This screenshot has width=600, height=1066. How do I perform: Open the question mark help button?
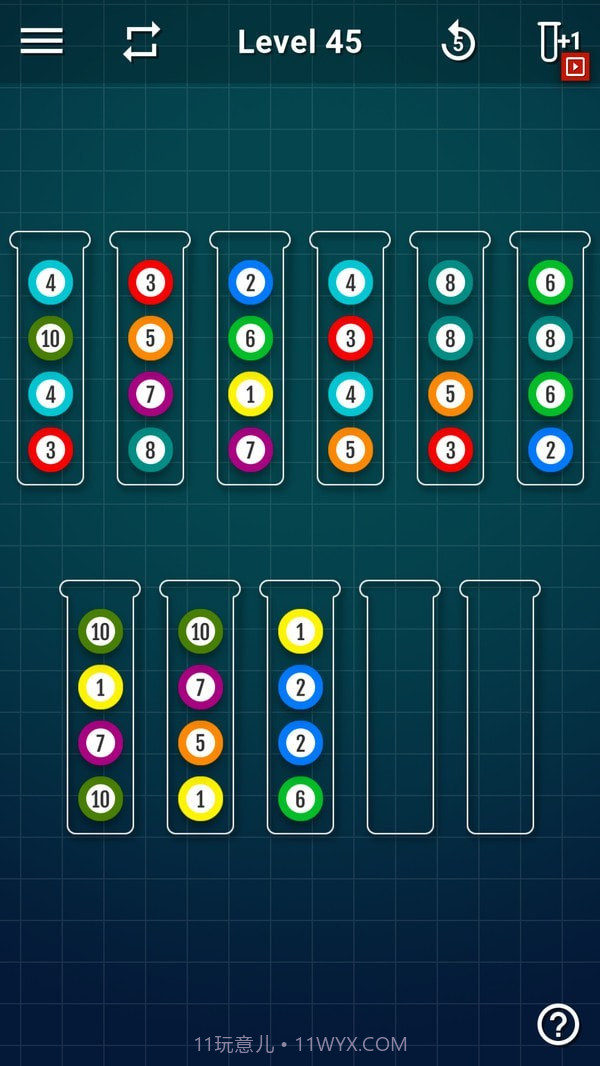point(558,1023)
